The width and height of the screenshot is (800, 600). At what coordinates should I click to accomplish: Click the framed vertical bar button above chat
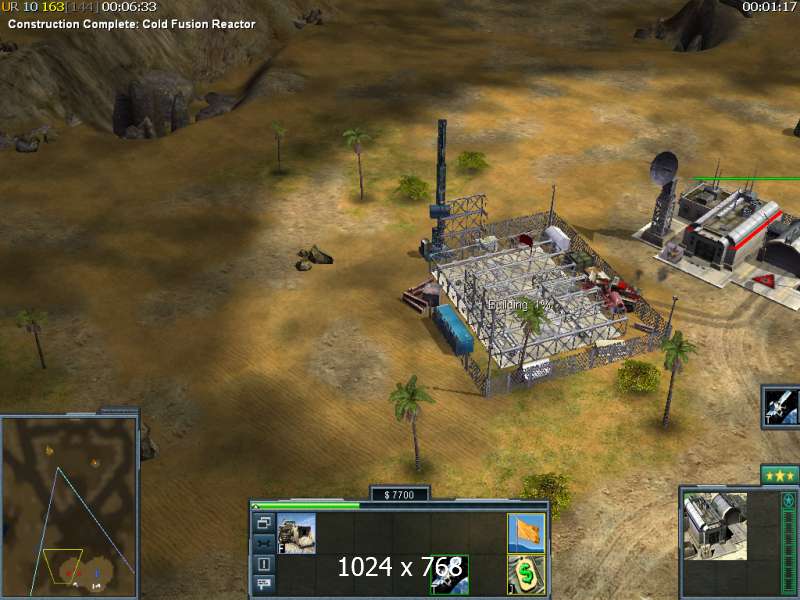(263, 564)
